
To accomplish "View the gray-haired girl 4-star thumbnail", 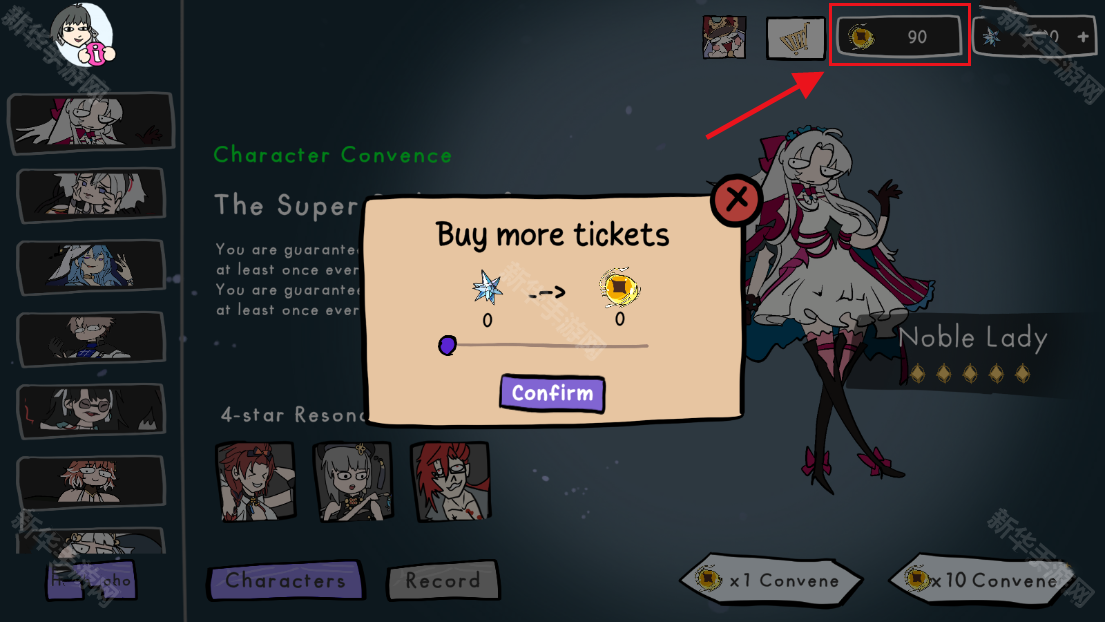I will [x=352, y=481].
